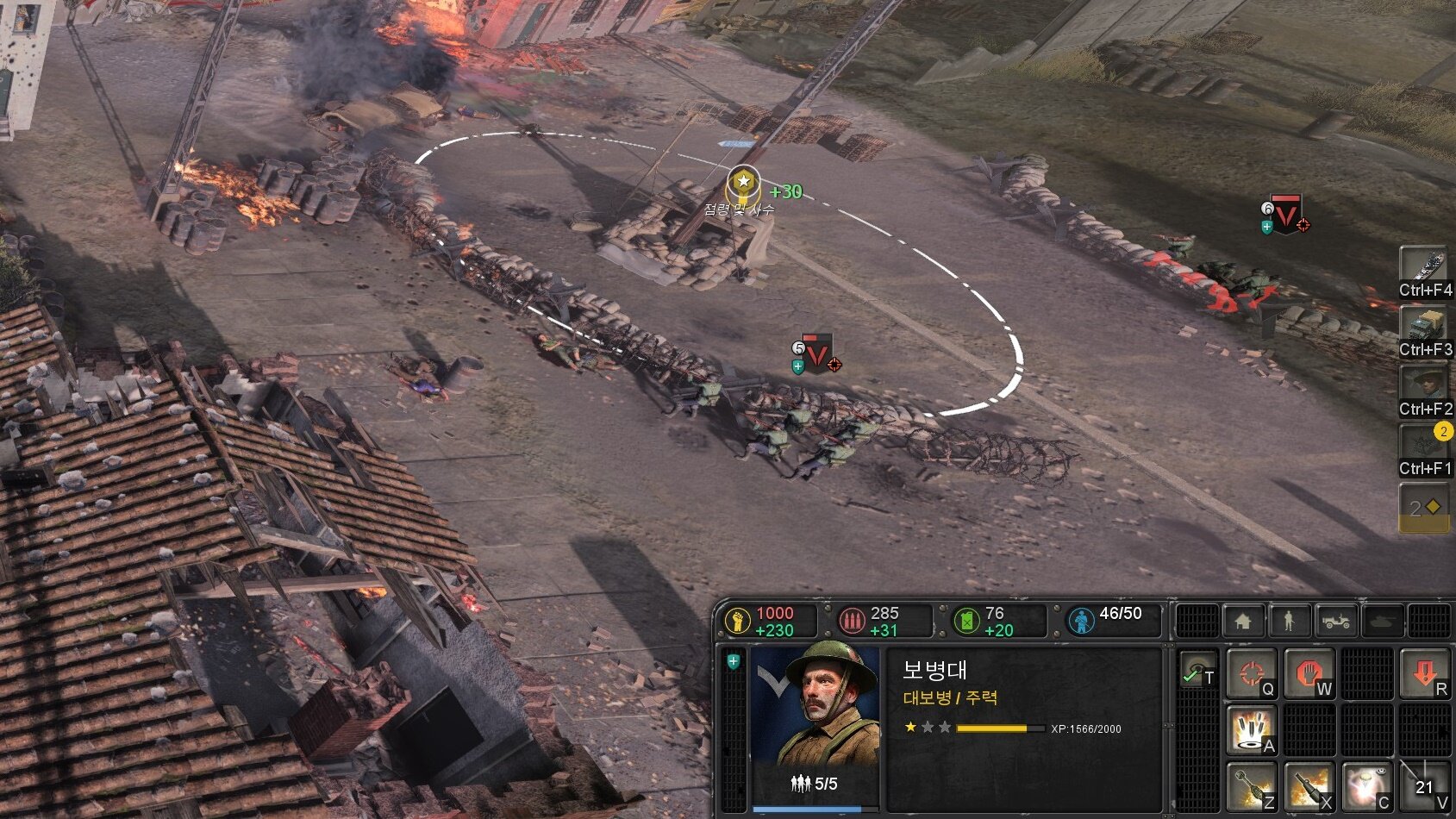
Task: Toggle the eye icon with green checkmark
Action: click(1197, 672)
